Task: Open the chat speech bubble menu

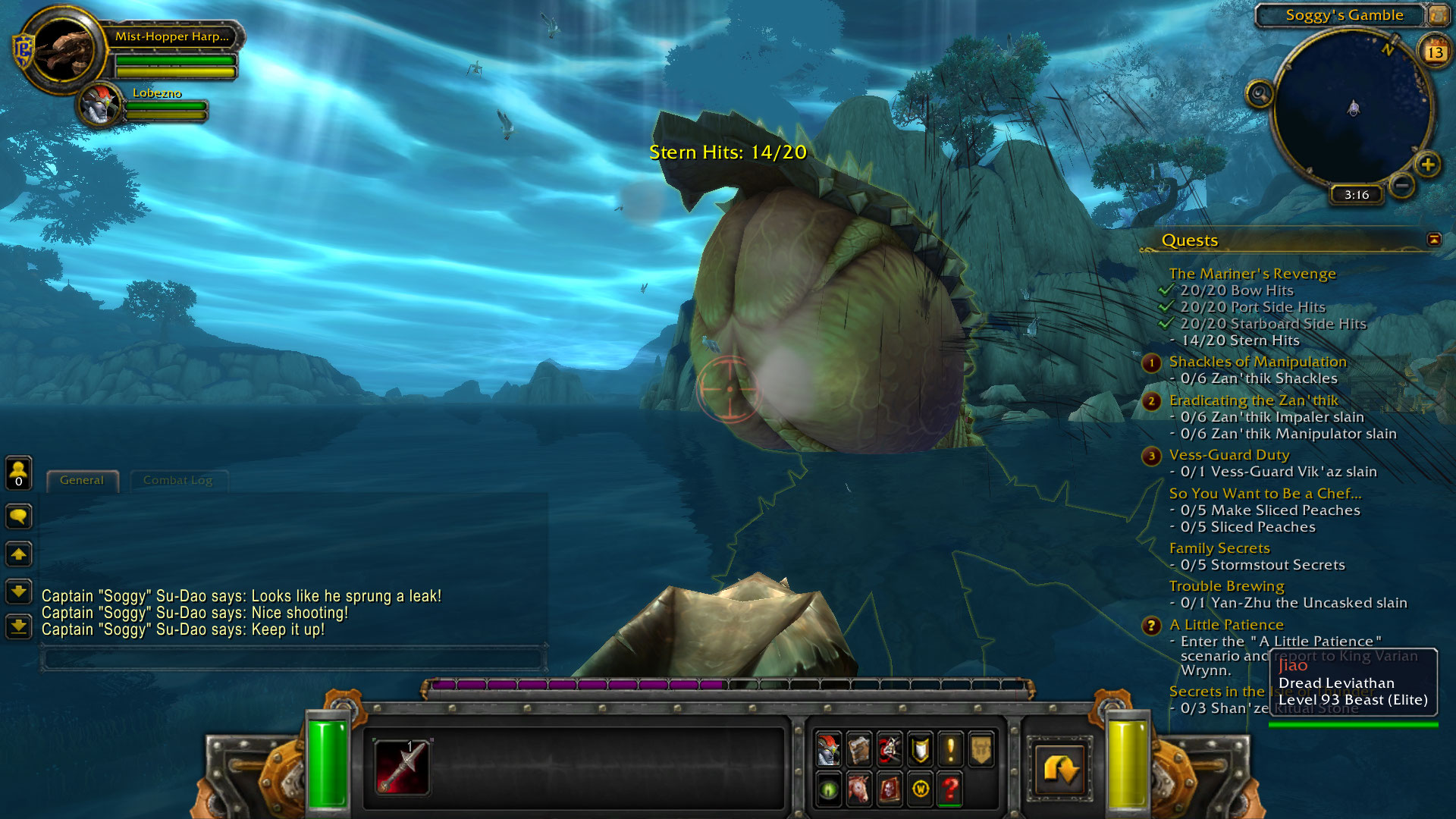Action: point(19,517)
